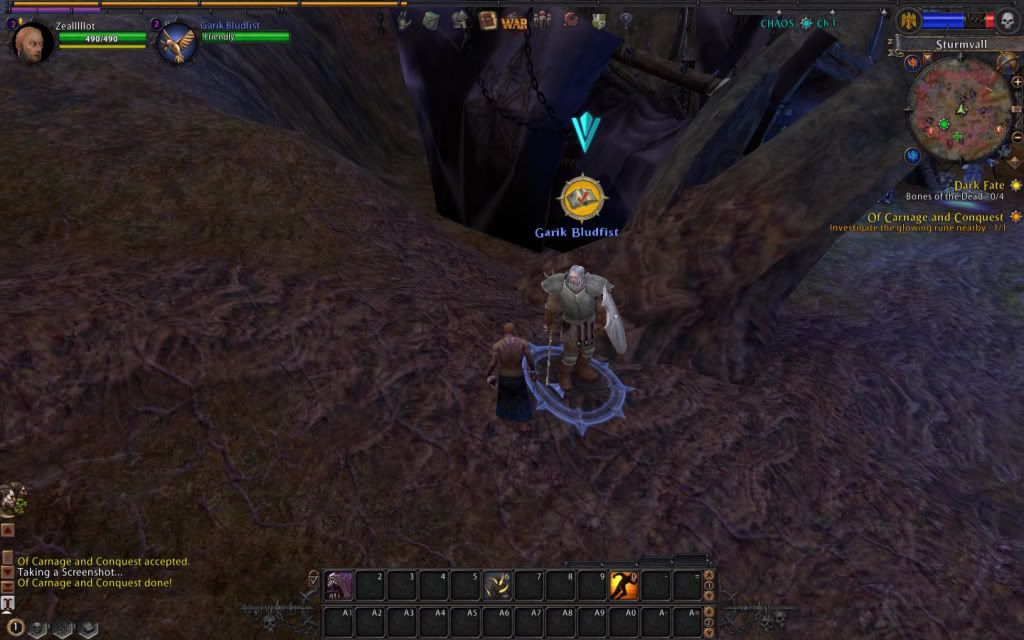Toggle the checkbox left of the hotbar
Screen dimensions: 1024x640
pyautogui.click(x=314, y=577)
